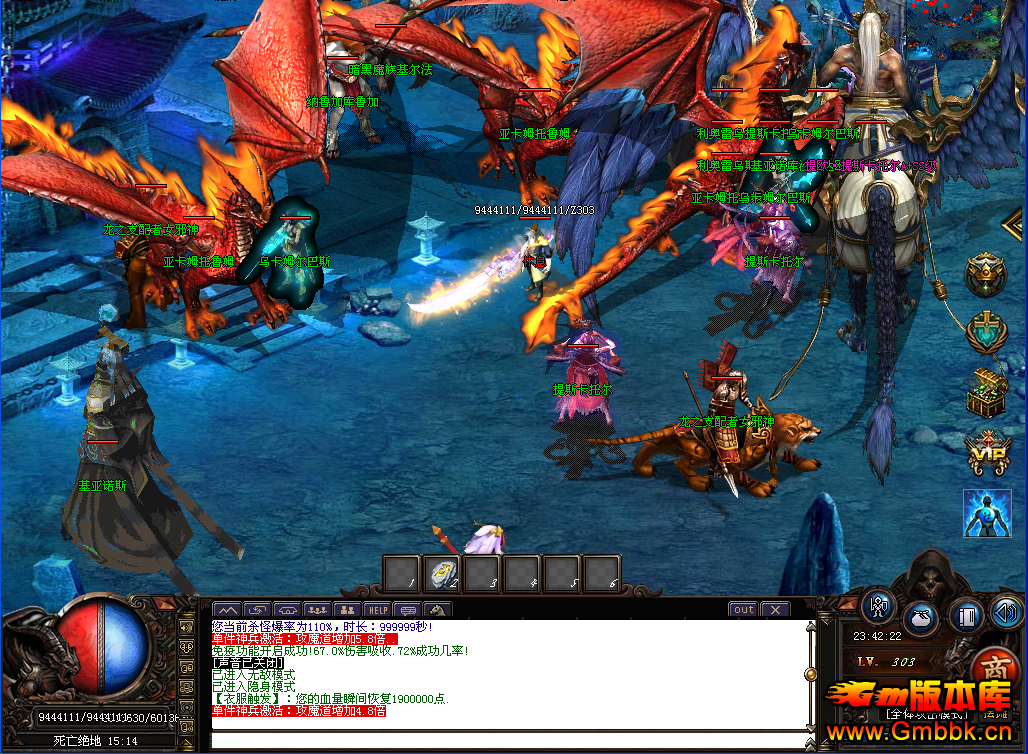Open the skill book icon
The image size is (1028, 754).
point(966,616)
